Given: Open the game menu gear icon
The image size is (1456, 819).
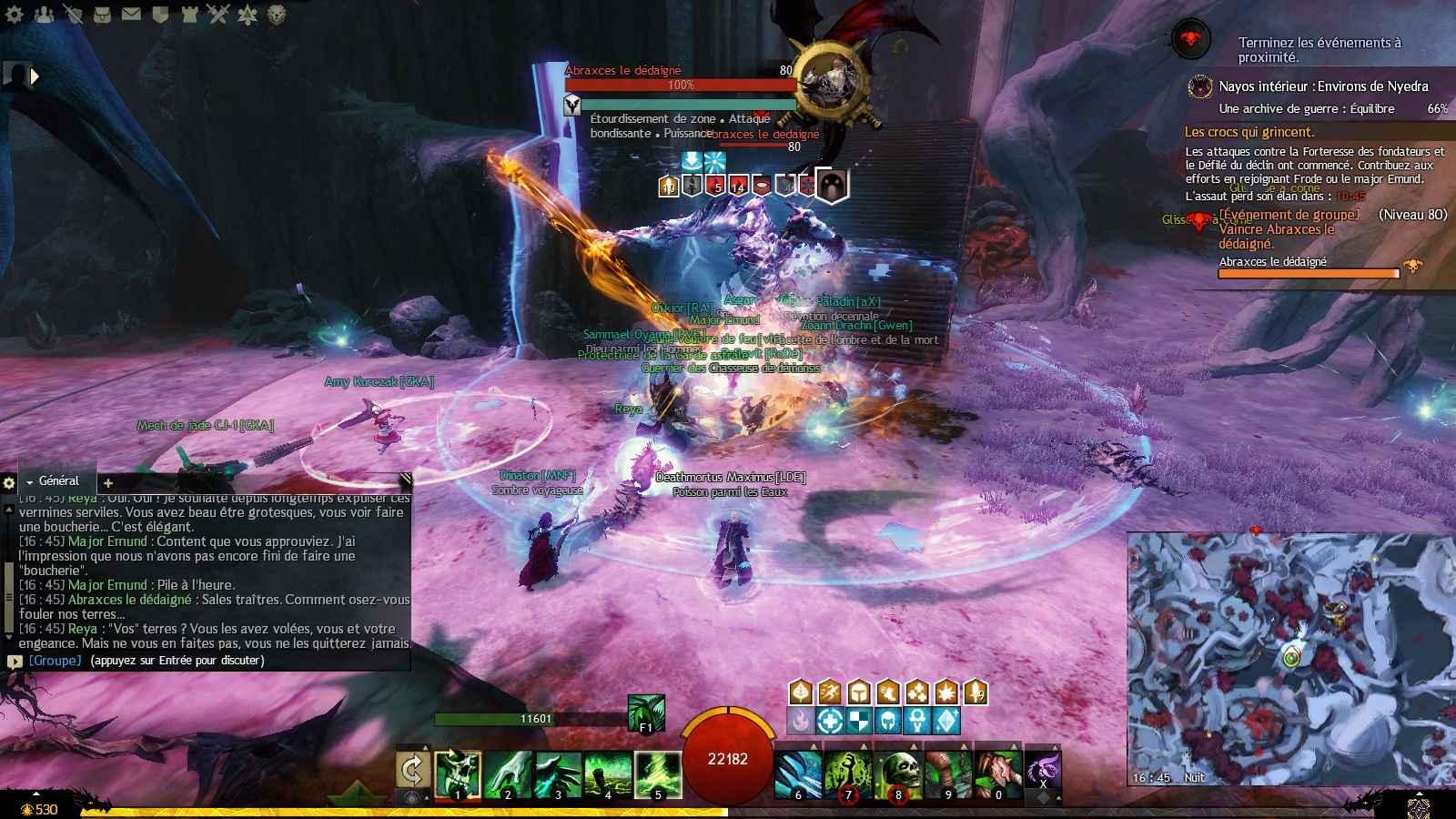Looking at the screenshot, I should 15,14.
